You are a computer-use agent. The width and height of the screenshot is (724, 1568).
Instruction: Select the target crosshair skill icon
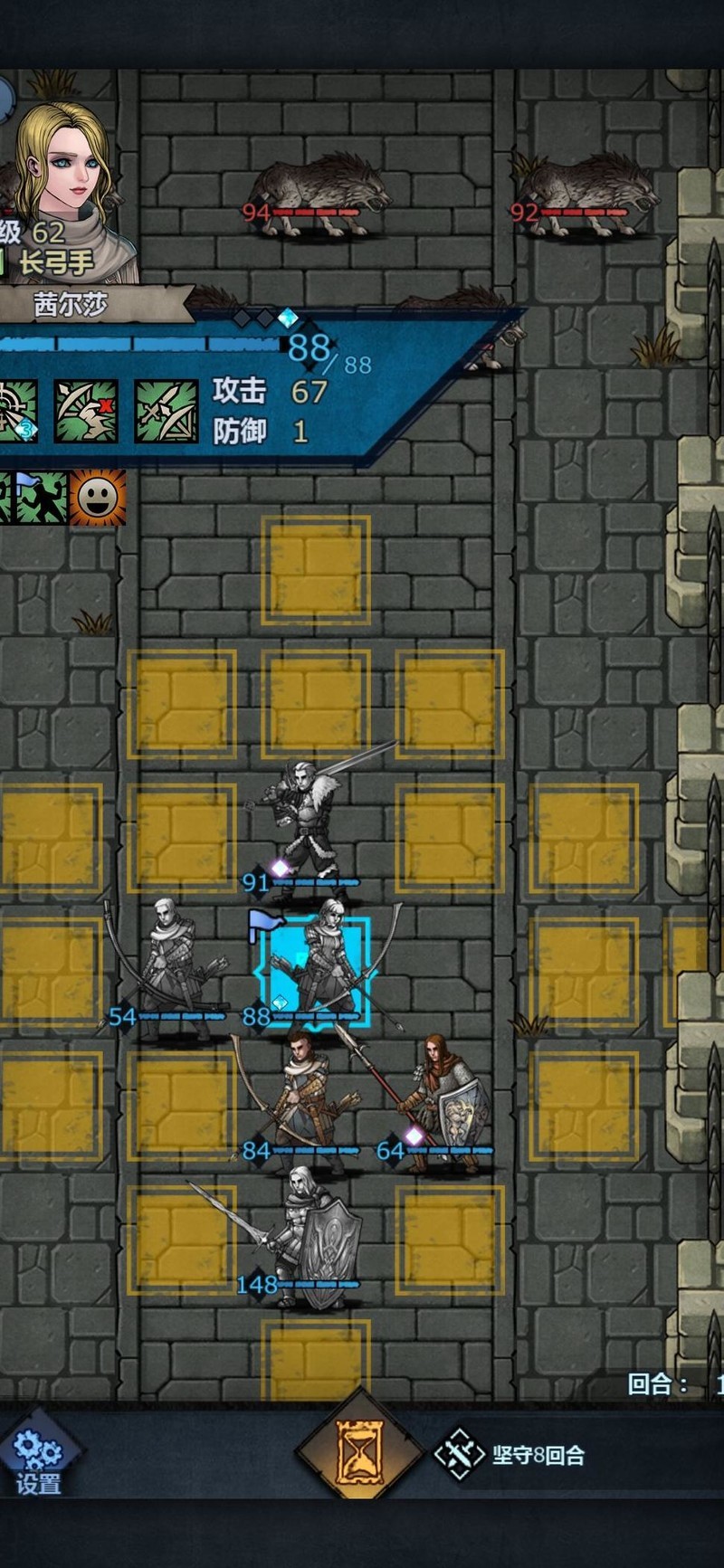click(16, 412)
